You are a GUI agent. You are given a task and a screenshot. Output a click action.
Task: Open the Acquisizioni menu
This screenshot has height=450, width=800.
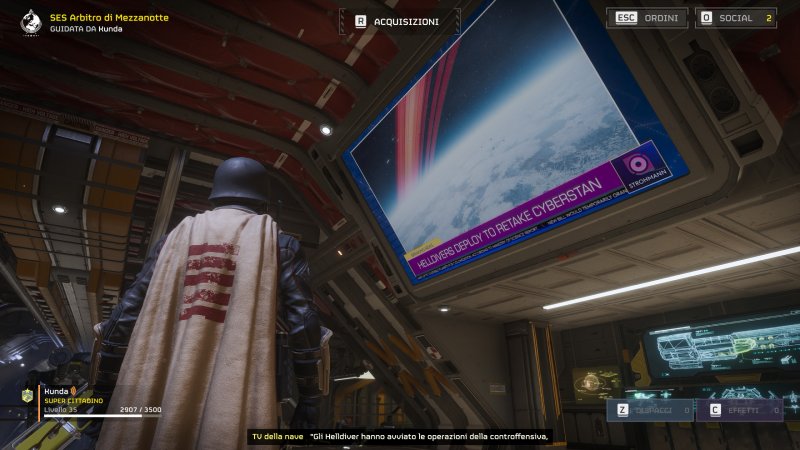399,21
